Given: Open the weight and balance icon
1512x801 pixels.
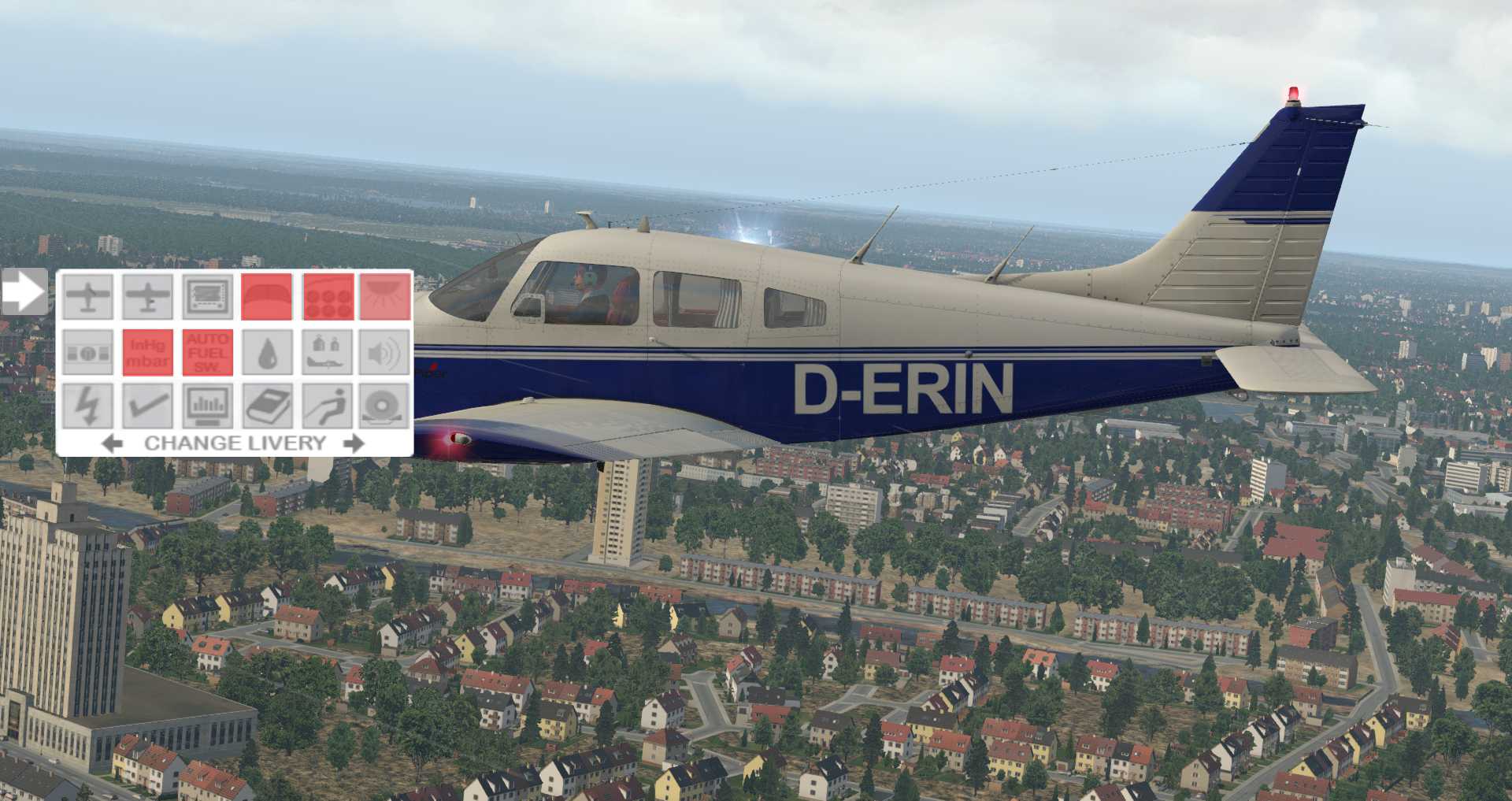Looking at the screenshot, I should tap(328, 352).
